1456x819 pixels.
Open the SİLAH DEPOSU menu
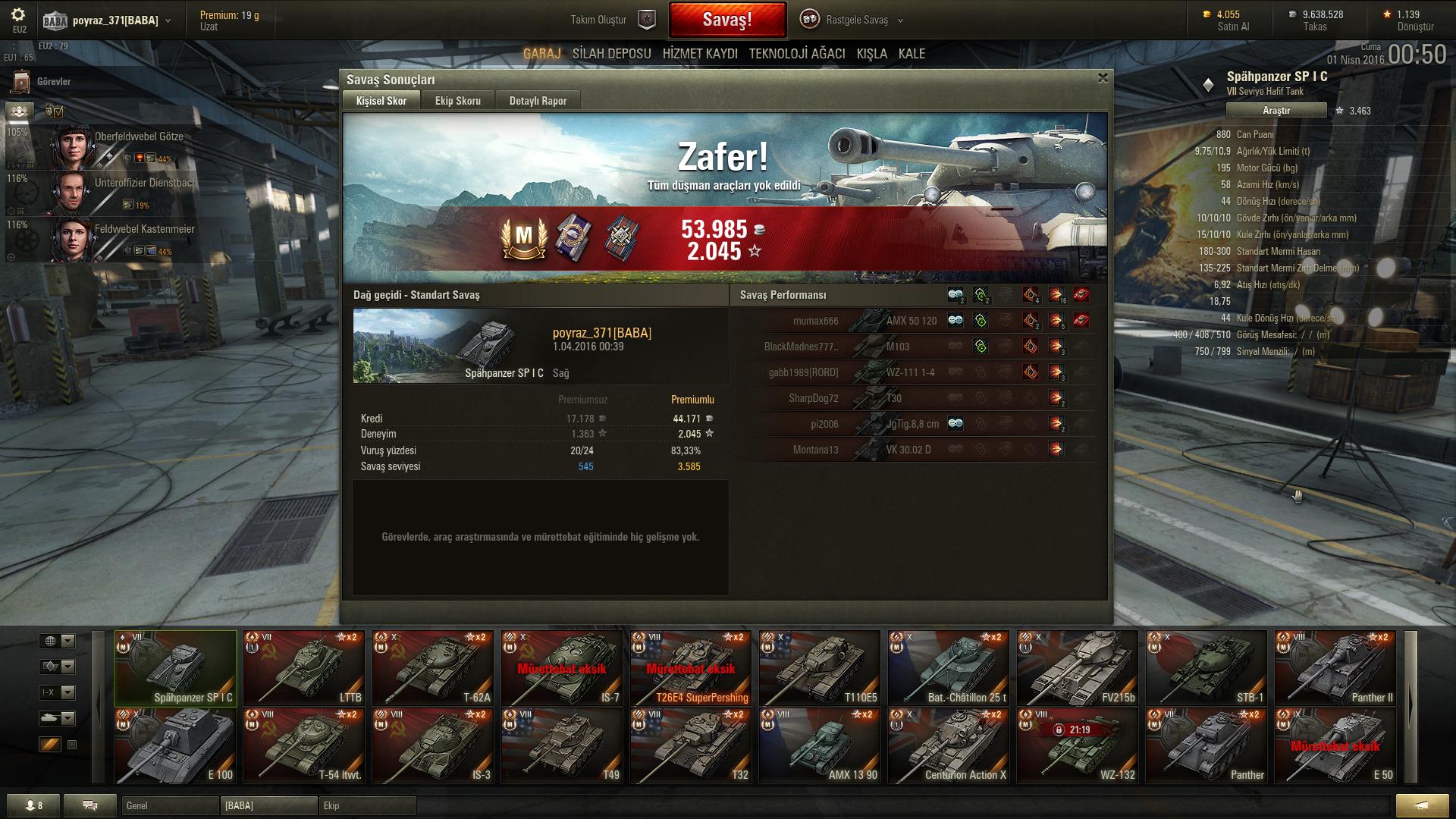click(x=611, y=54)
